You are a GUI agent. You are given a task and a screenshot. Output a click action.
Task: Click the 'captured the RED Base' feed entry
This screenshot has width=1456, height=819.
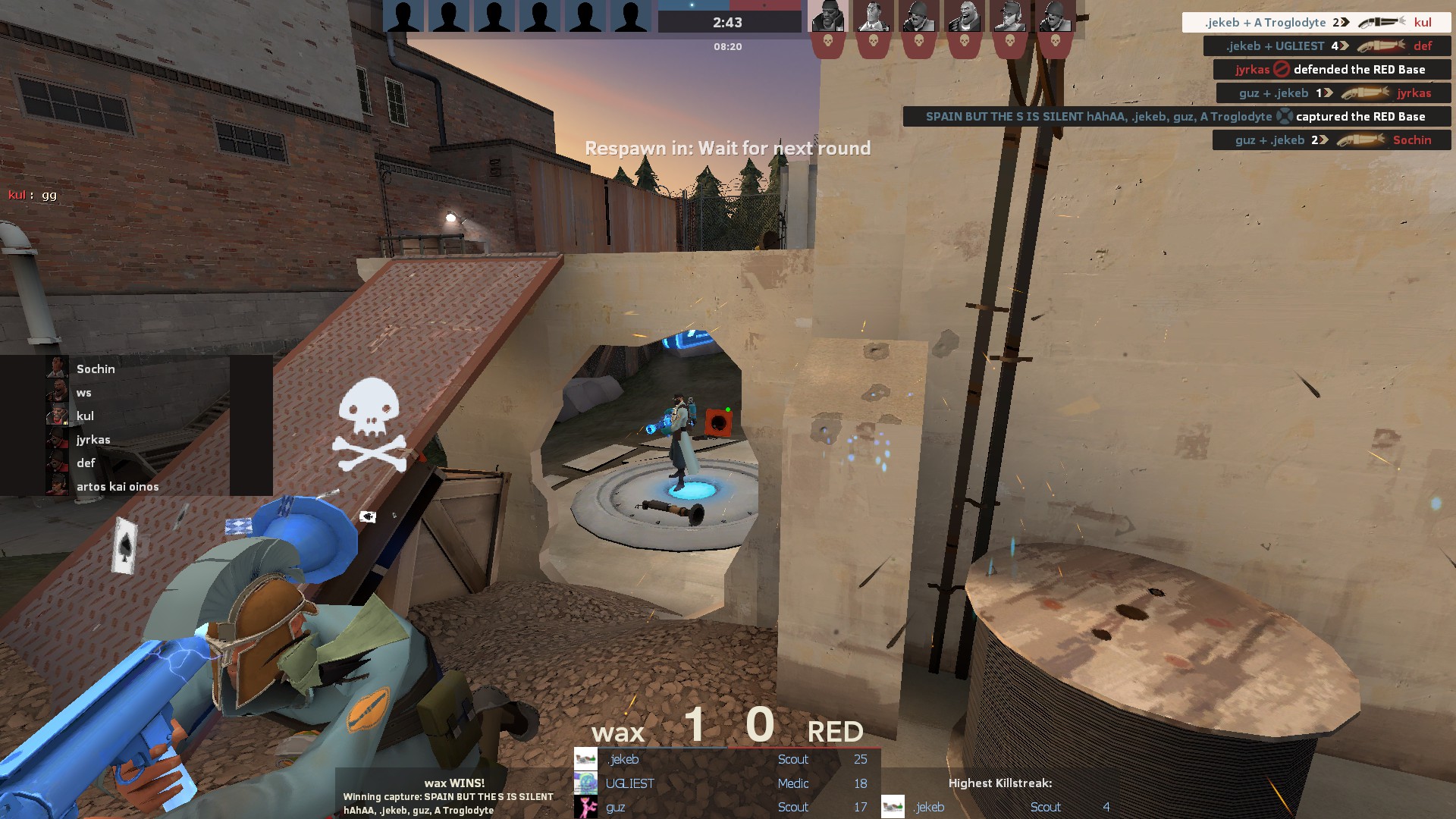pos(1176,117)
